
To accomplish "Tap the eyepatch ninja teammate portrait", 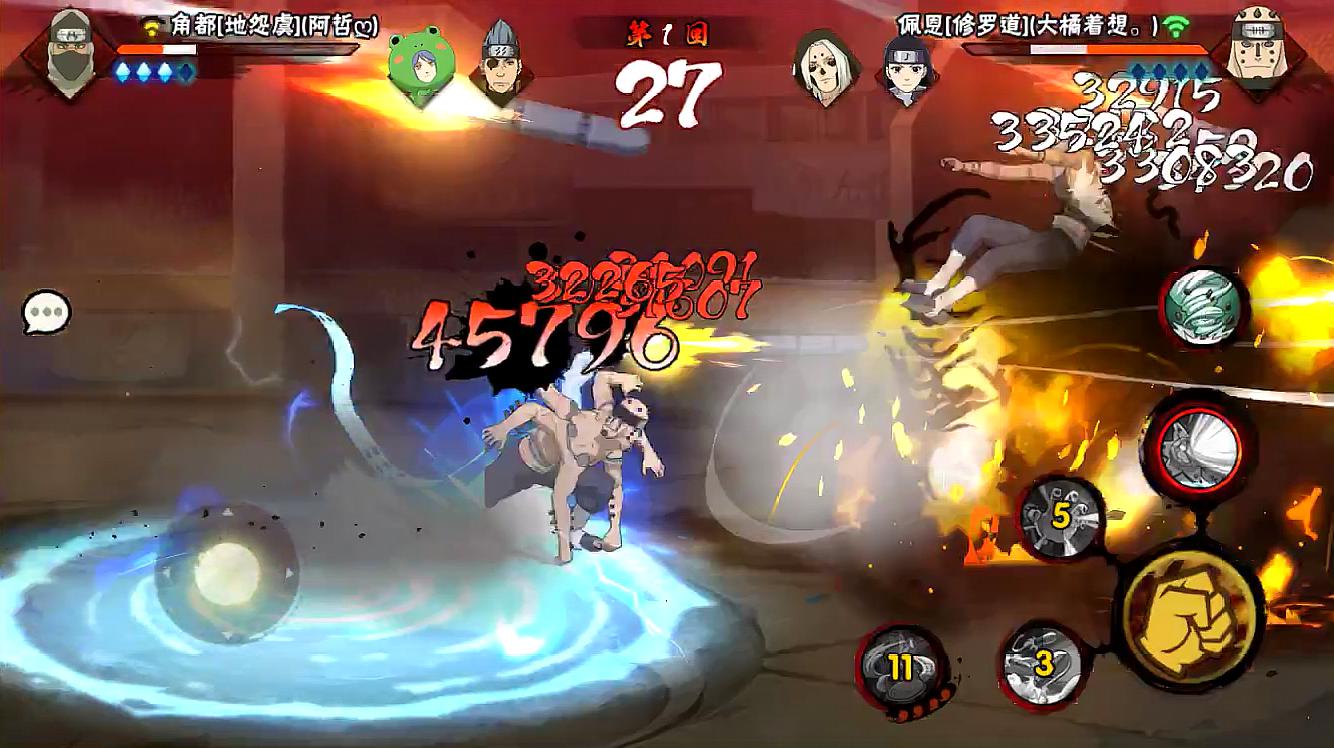I will 498,66.
